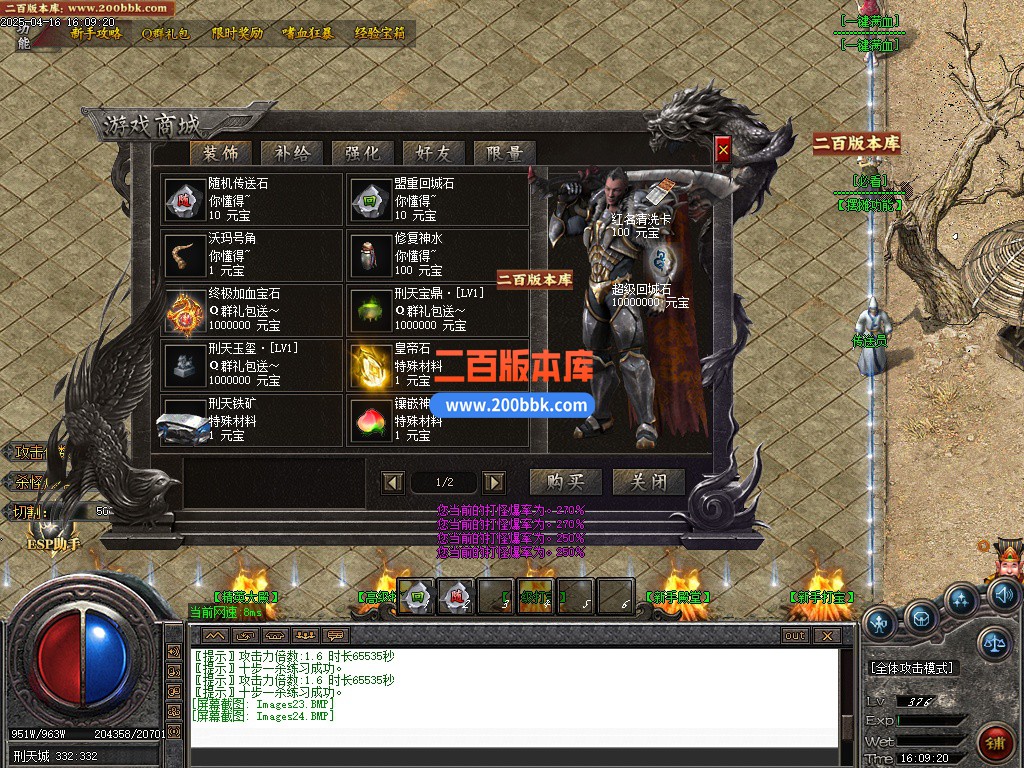Screen dimensions: 1024x768
Task: Click the 关闭 button in the shop
Action: [x=648, y=482]
